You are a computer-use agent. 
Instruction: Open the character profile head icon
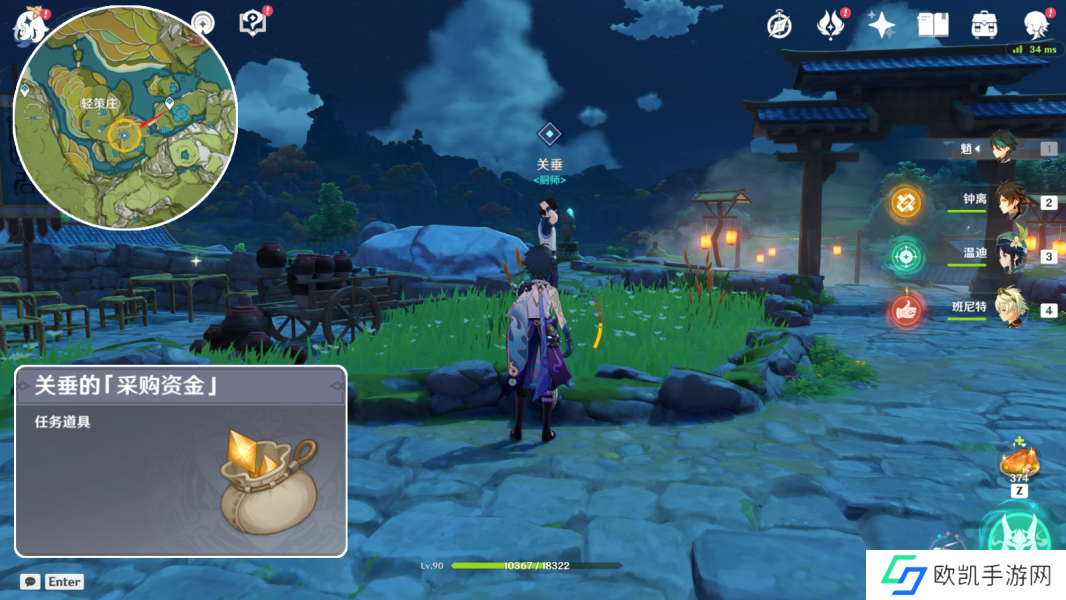pyautogui.click(x=1036, y=25)
